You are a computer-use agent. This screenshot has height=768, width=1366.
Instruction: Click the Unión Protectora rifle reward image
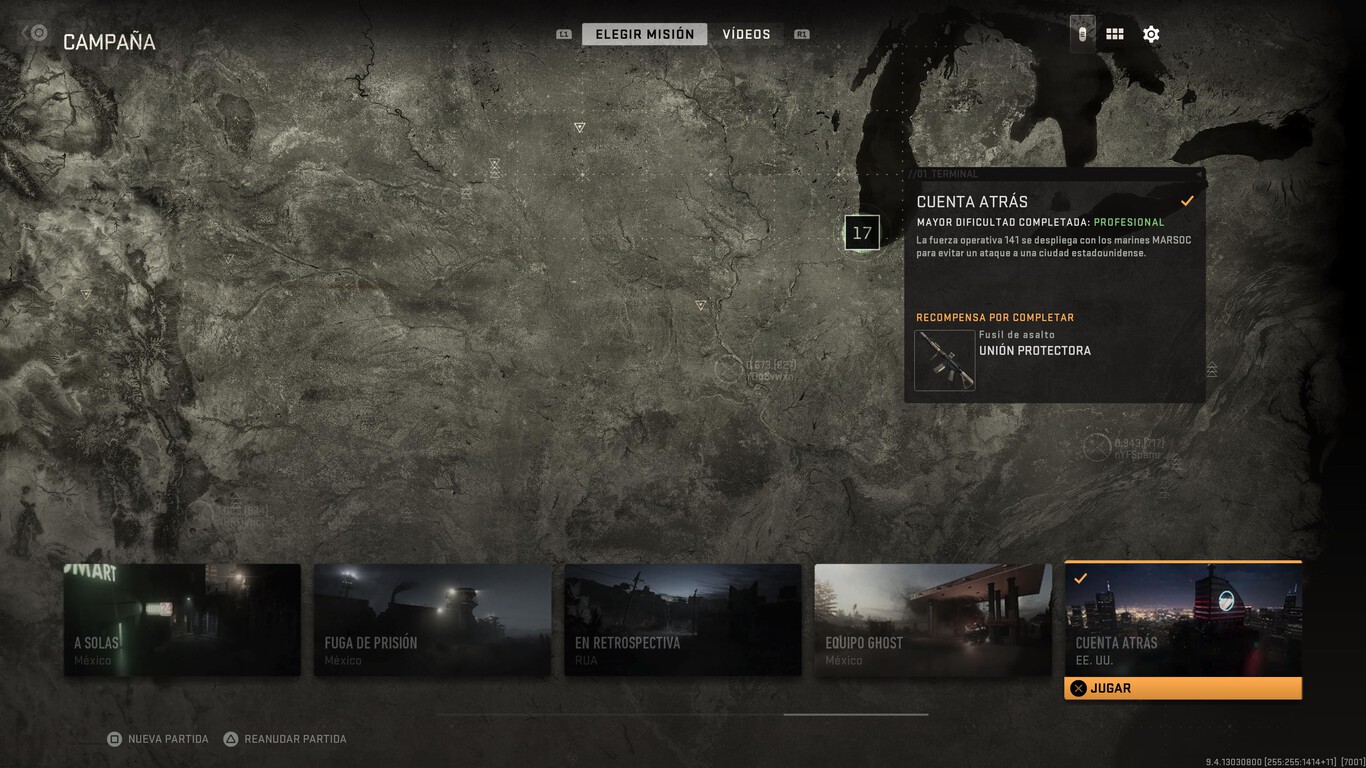point(944,360)
